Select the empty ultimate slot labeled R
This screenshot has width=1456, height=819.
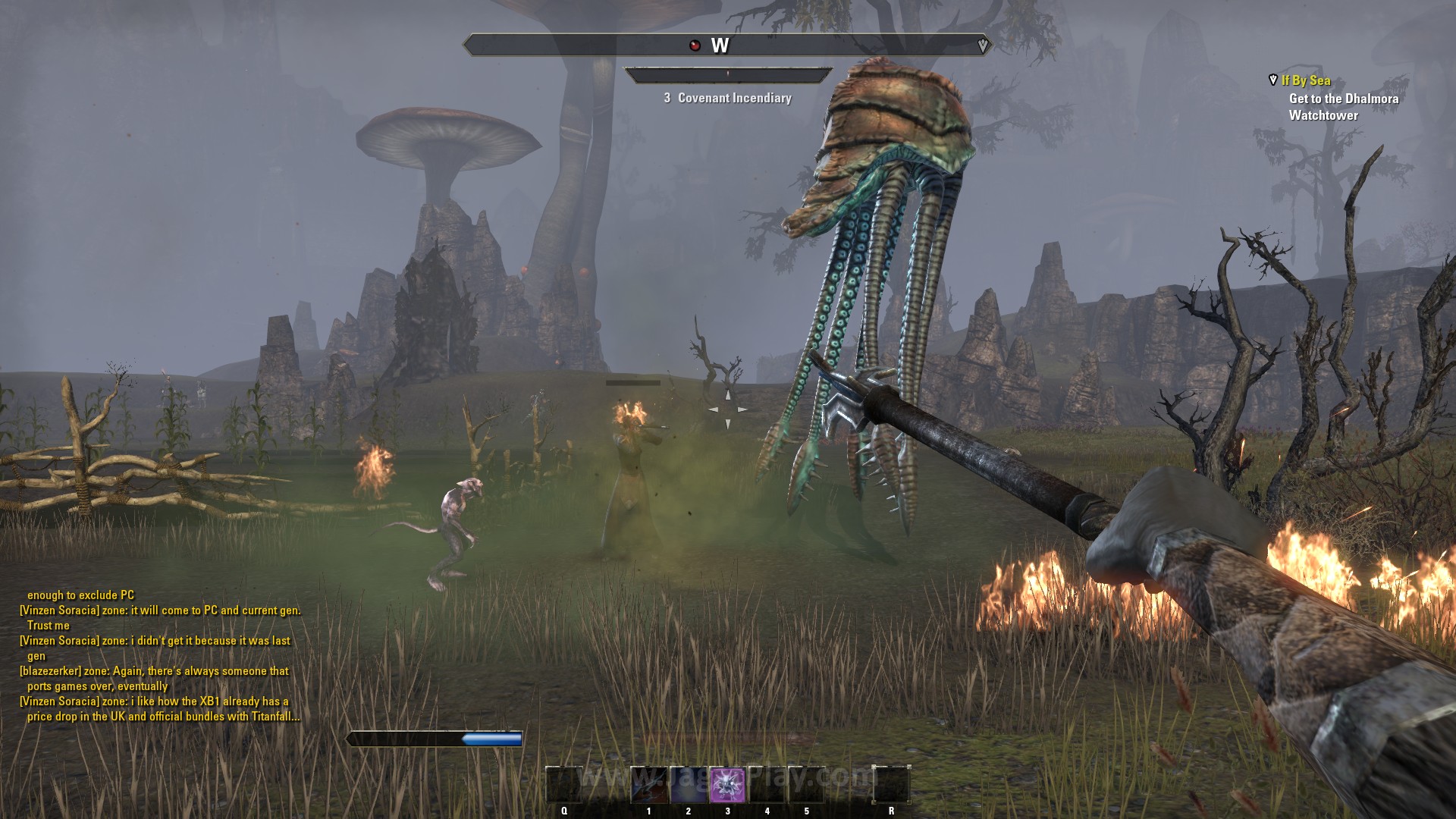pyautogui.click(x=891, y=784)
